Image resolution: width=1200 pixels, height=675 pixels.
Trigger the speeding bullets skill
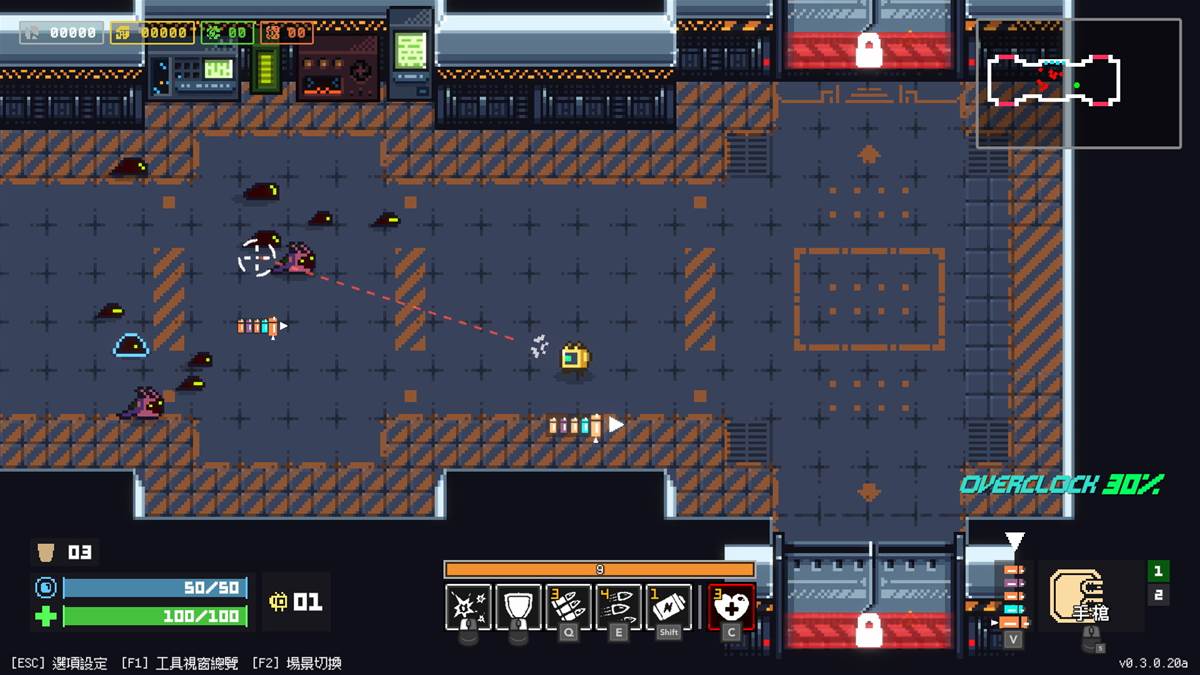pos(618,606)
